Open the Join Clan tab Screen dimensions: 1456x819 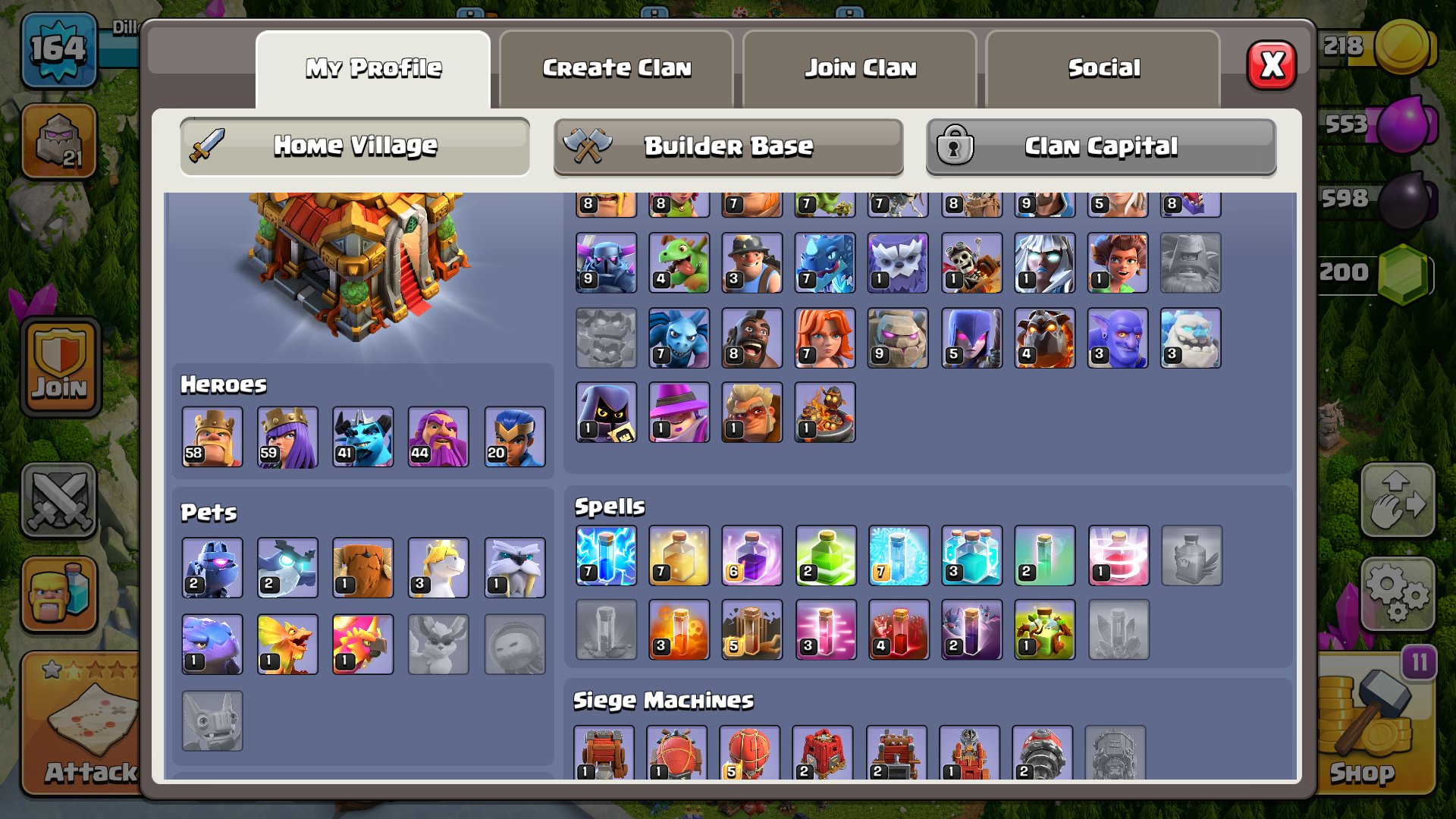click(860, 68)
